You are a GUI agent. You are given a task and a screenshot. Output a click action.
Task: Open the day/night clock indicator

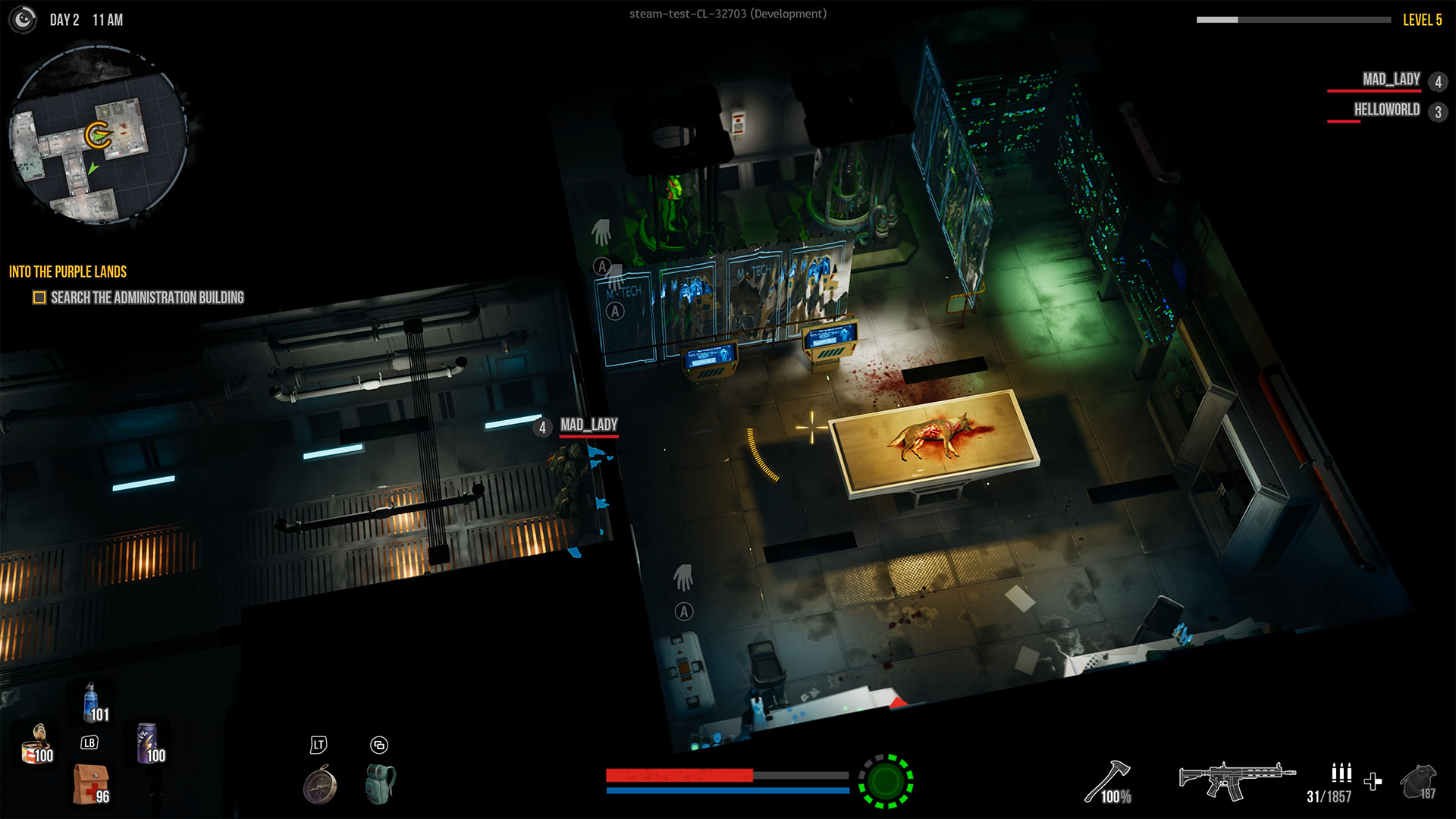(22, 20)
